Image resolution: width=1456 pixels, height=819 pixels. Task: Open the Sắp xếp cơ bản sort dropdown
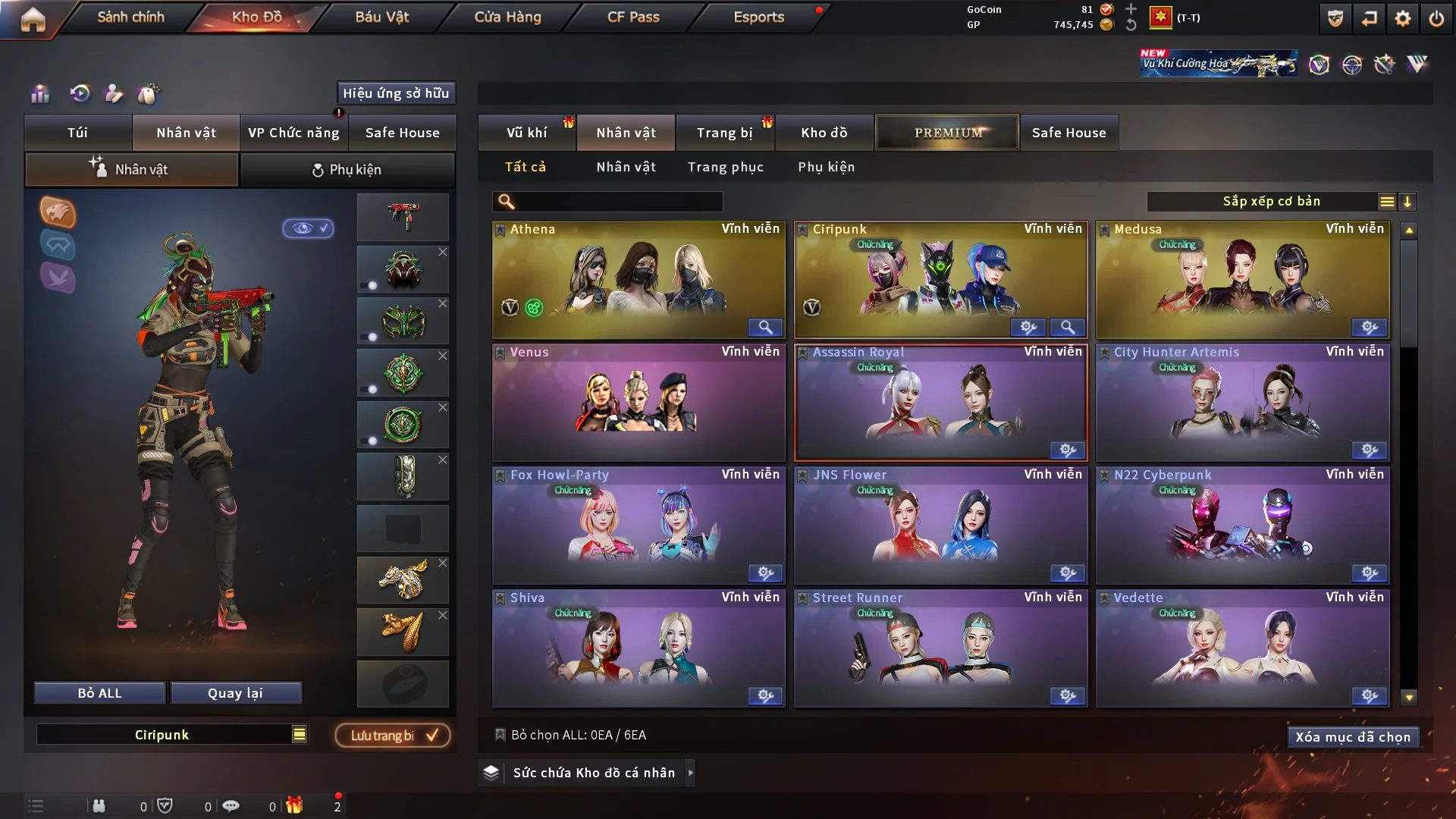click(1271, 202)
